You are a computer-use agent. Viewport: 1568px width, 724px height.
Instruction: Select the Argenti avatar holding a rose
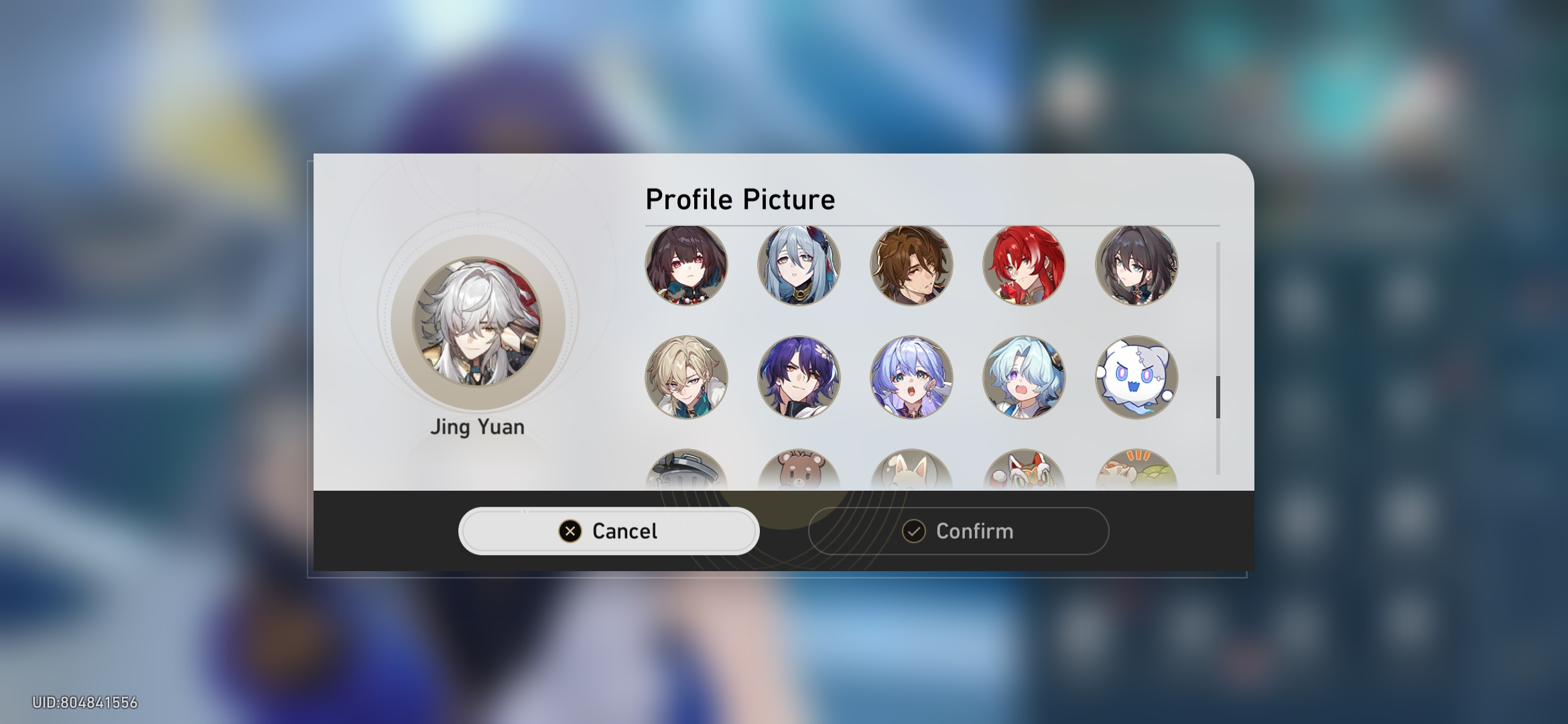coord(1025,264)
